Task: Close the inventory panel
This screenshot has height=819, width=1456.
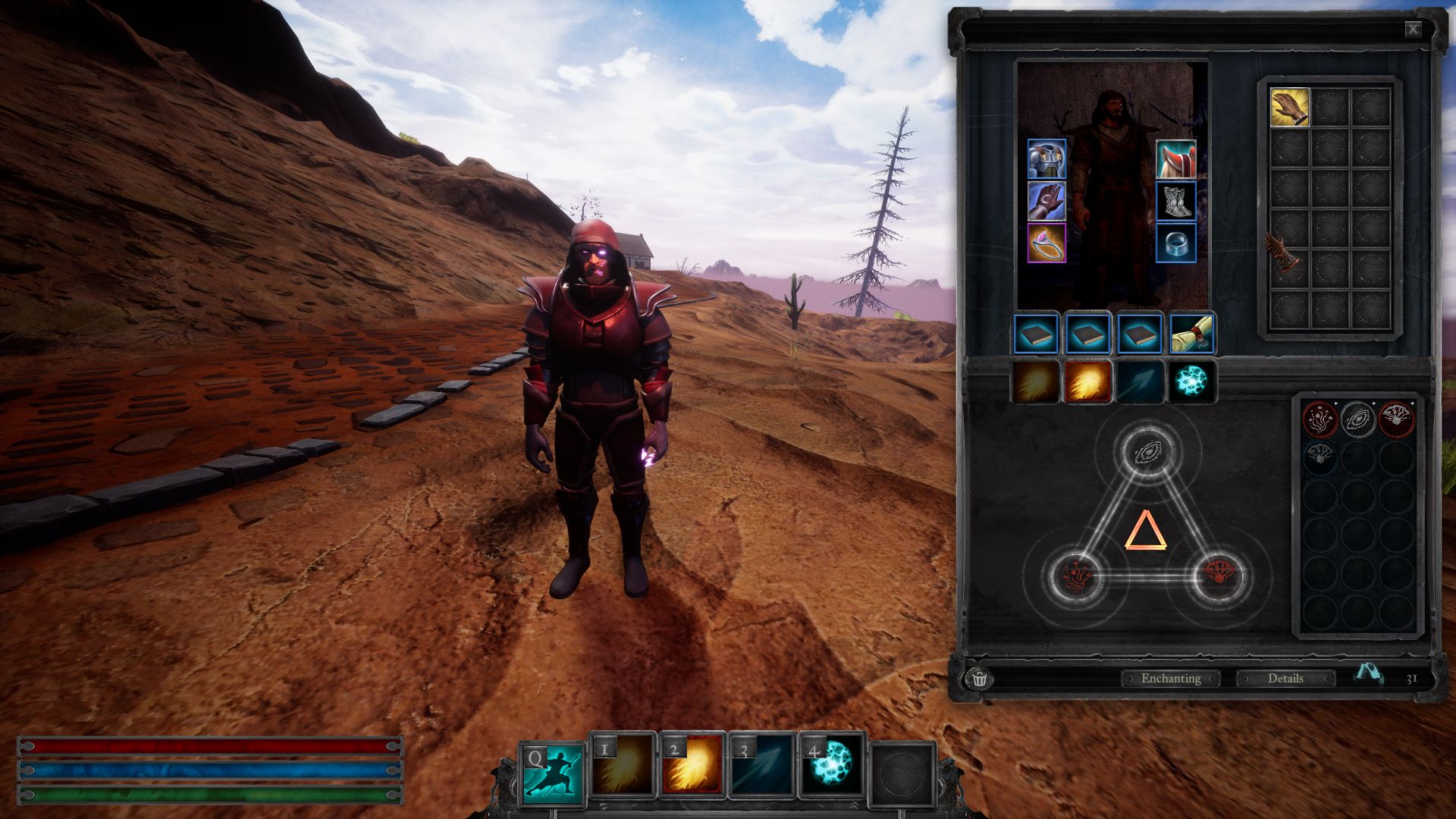Action: (1413, 30)
